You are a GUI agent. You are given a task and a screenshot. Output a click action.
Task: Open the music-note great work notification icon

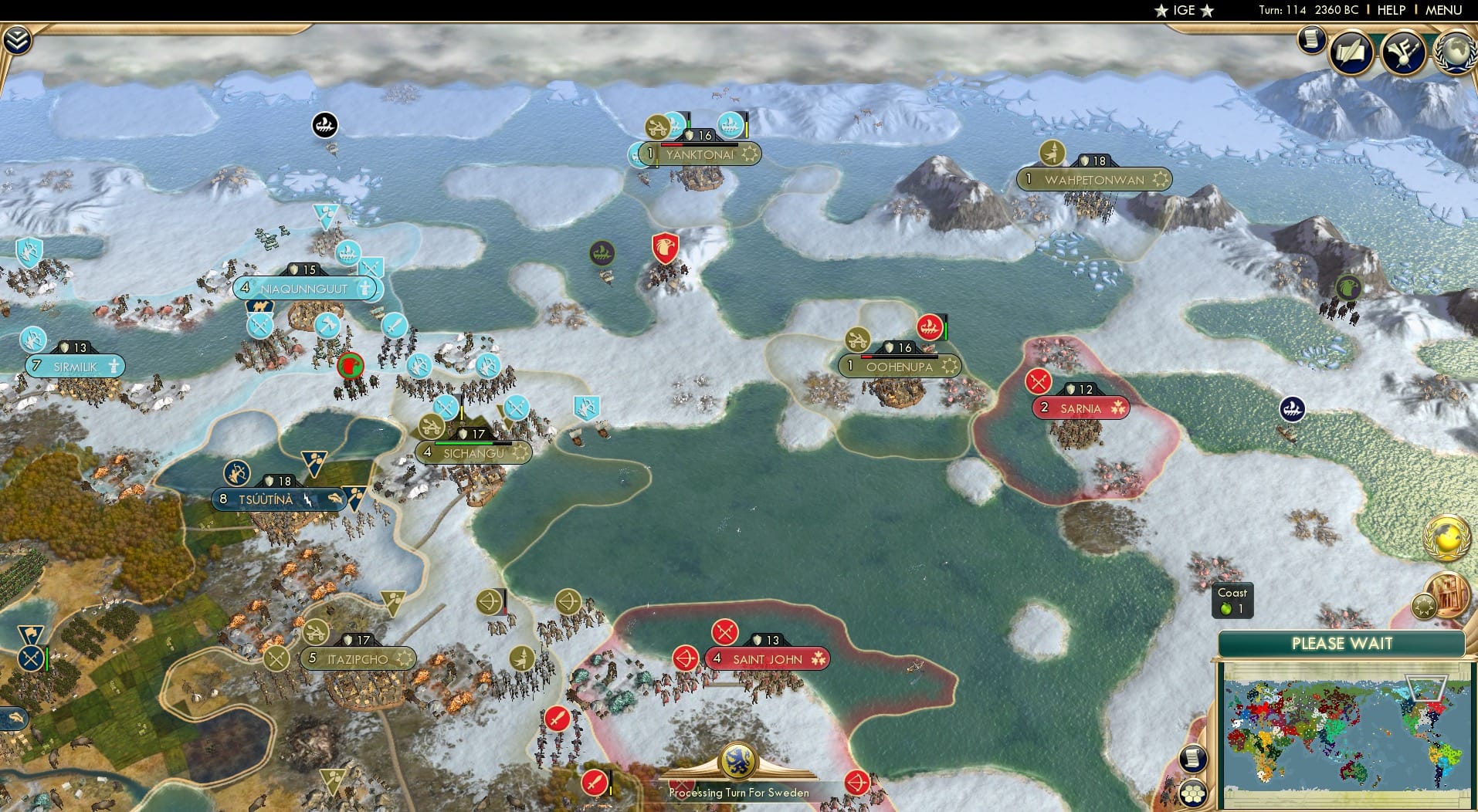(1405, 52)
